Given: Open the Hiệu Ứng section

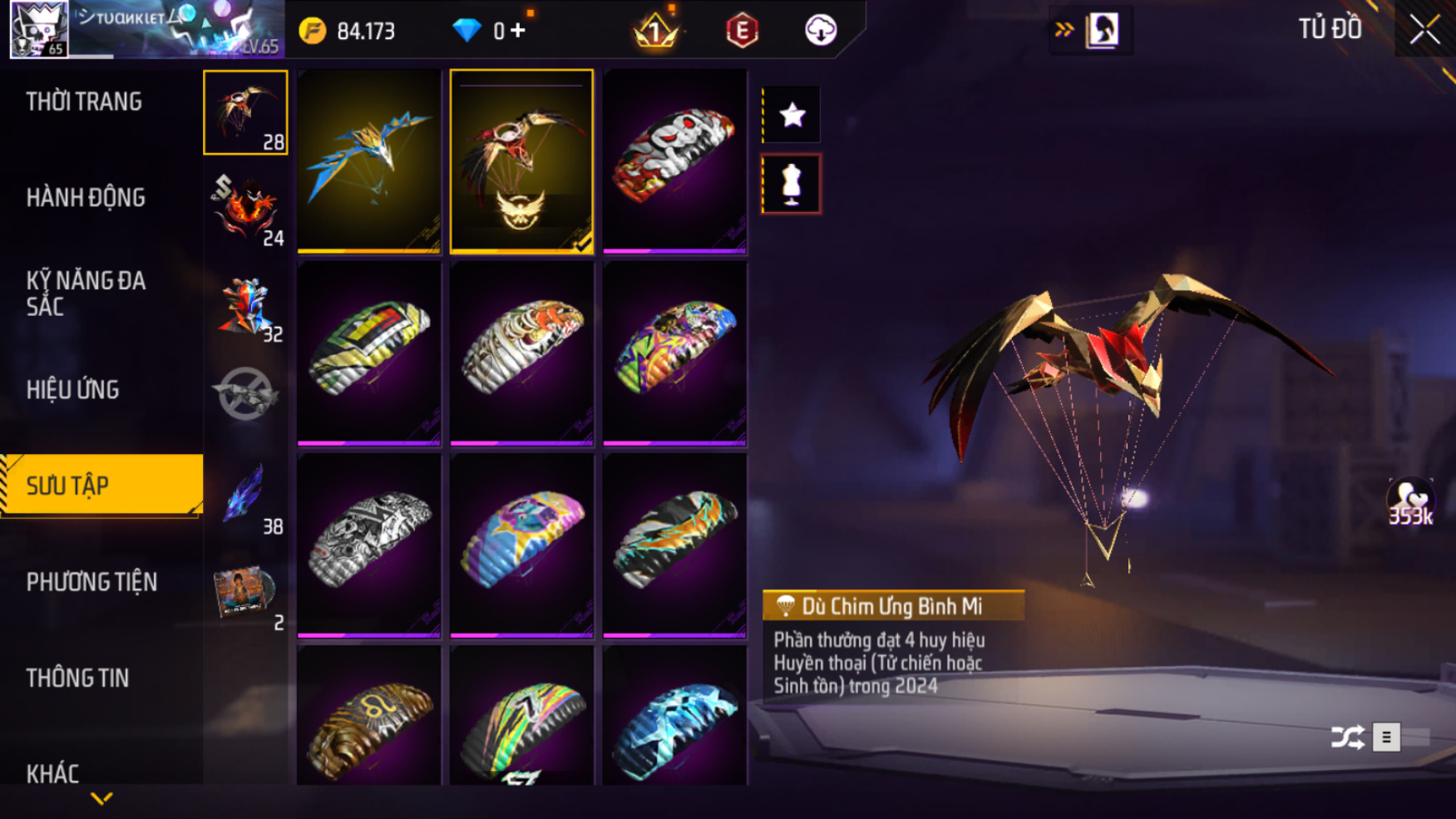Looking at the screenshot, I should pyautogui.click(x=72, y=389).
